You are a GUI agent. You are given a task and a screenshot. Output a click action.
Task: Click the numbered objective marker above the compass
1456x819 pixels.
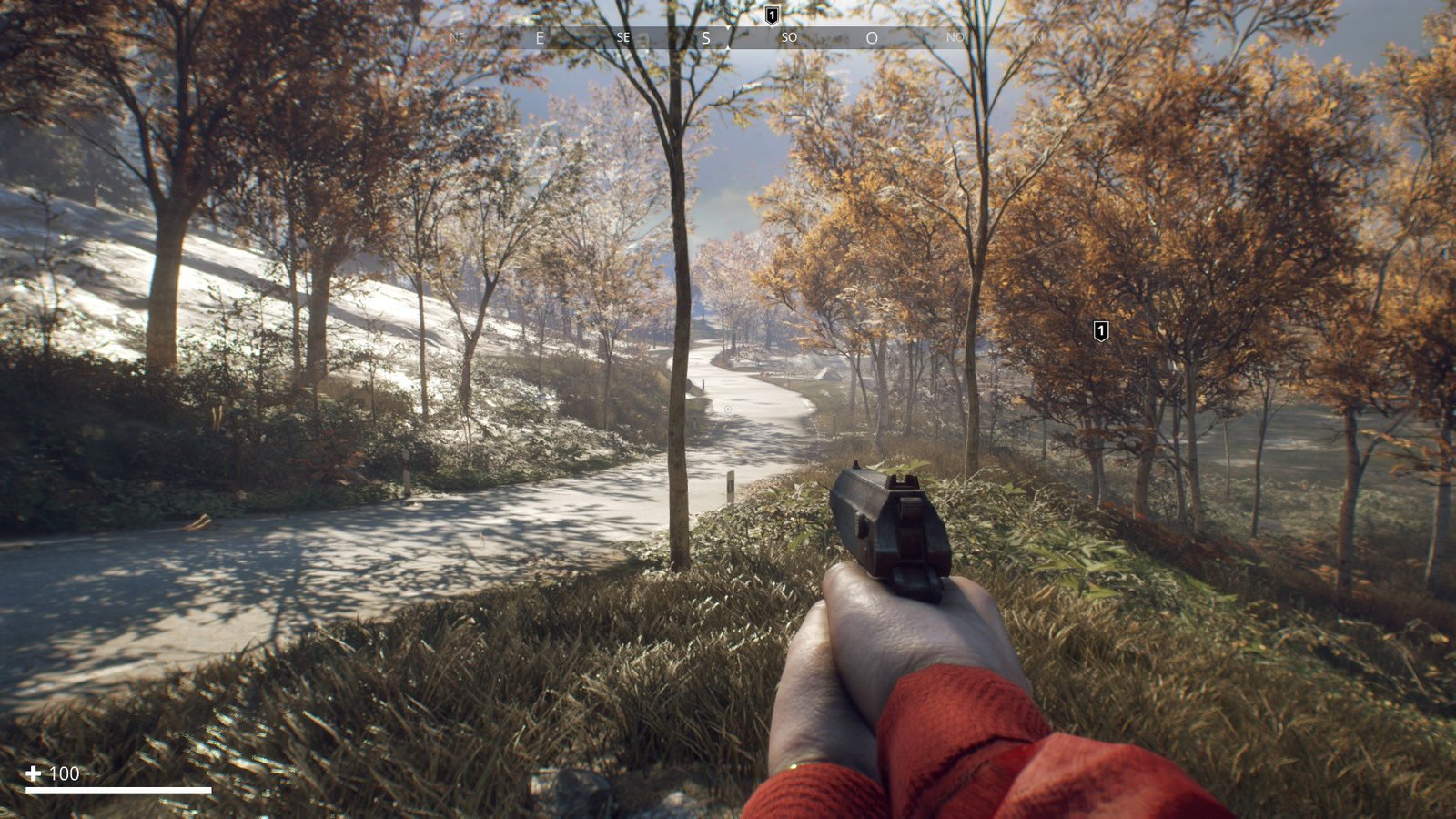[772, 15]
